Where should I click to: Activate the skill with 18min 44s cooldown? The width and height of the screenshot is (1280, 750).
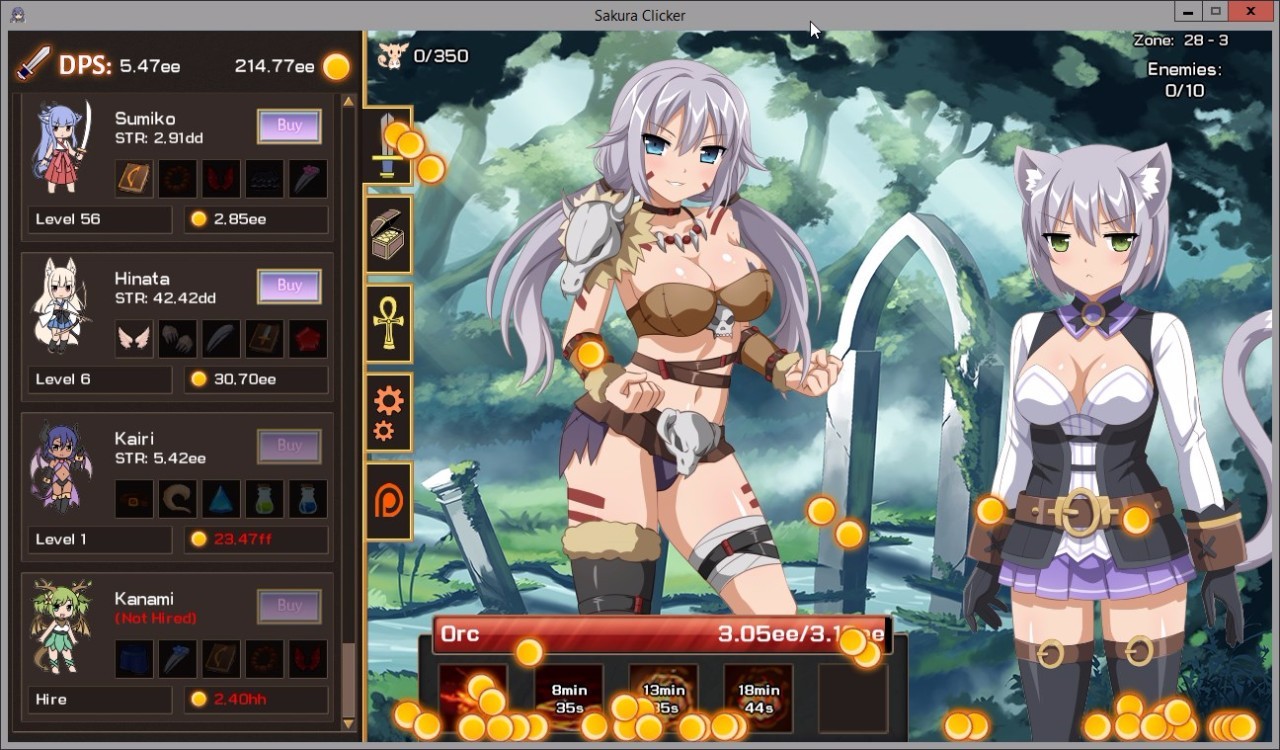[758, 697]
